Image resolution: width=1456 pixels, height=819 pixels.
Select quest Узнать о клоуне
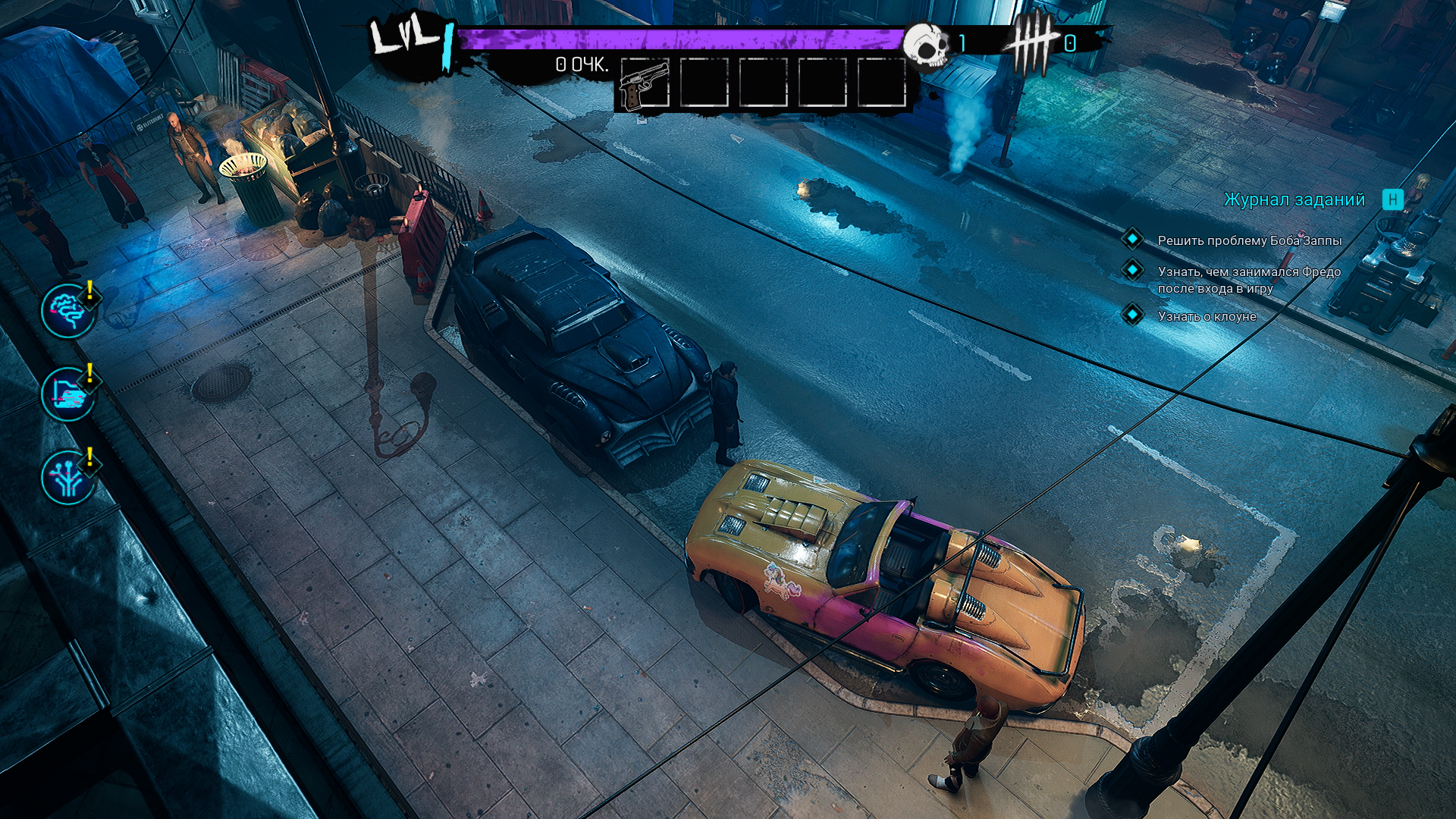(1207, 316)
